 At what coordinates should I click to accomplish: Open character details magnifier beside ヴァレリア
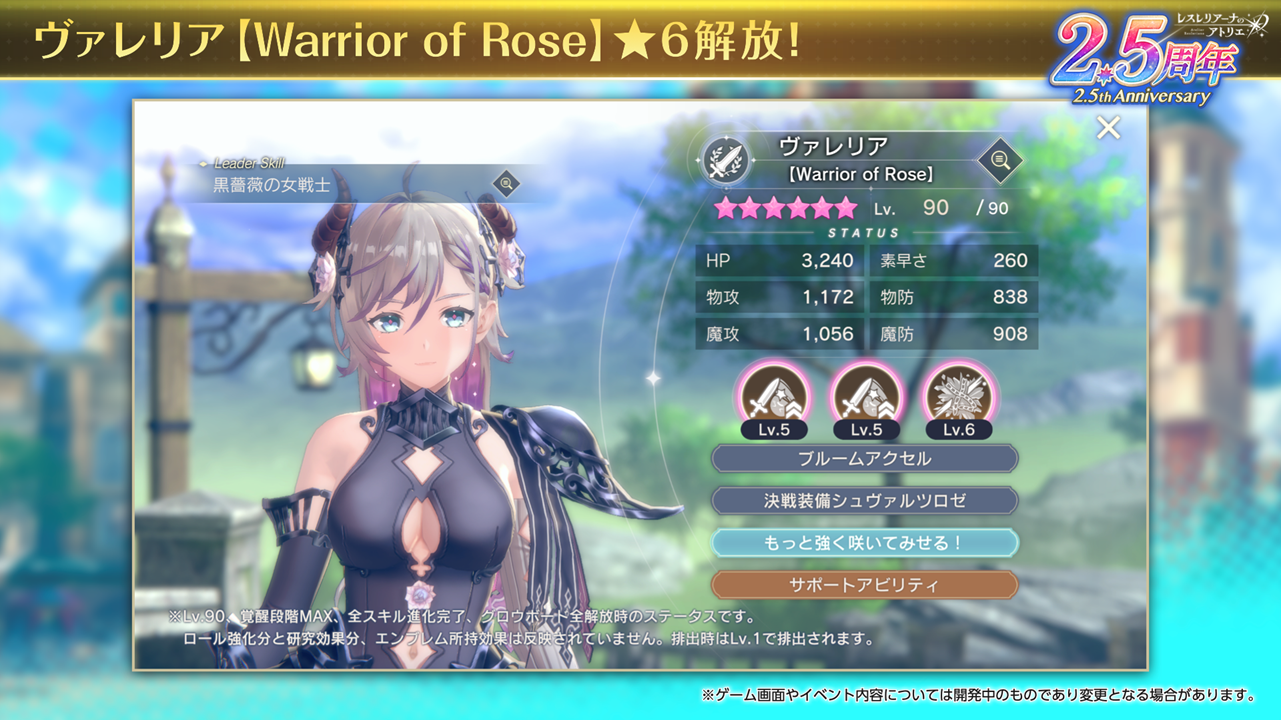[999, 160]
